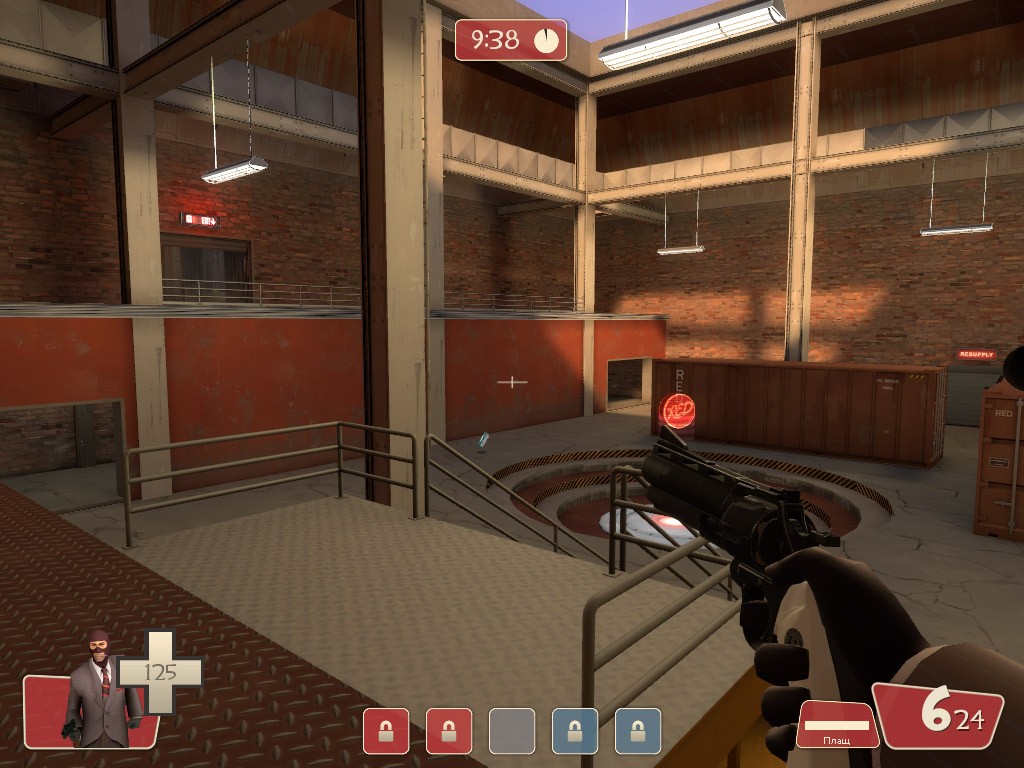The image size is (1024, 768).
Task: Select the neutral gray control point icon
Action: [511, 731]
